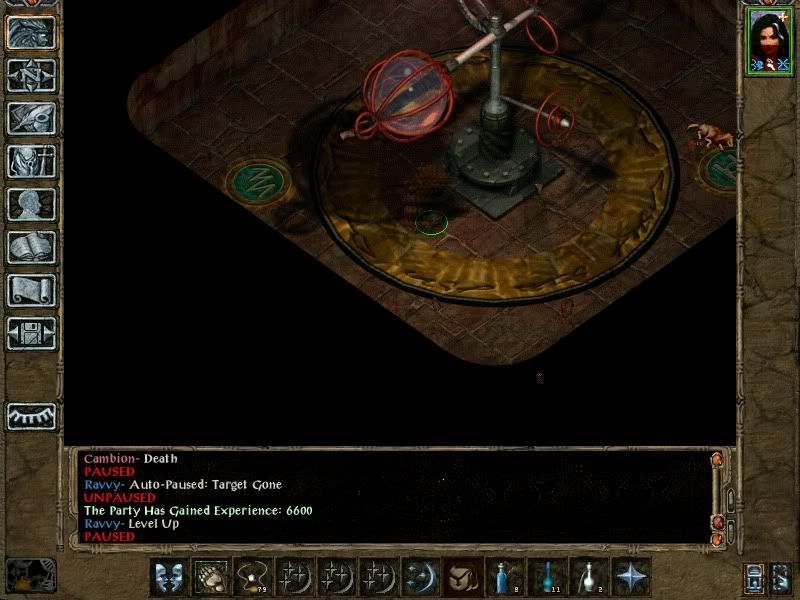Click the twin masks action button
This screenshot has width=800, height=600.
point(169,577)
